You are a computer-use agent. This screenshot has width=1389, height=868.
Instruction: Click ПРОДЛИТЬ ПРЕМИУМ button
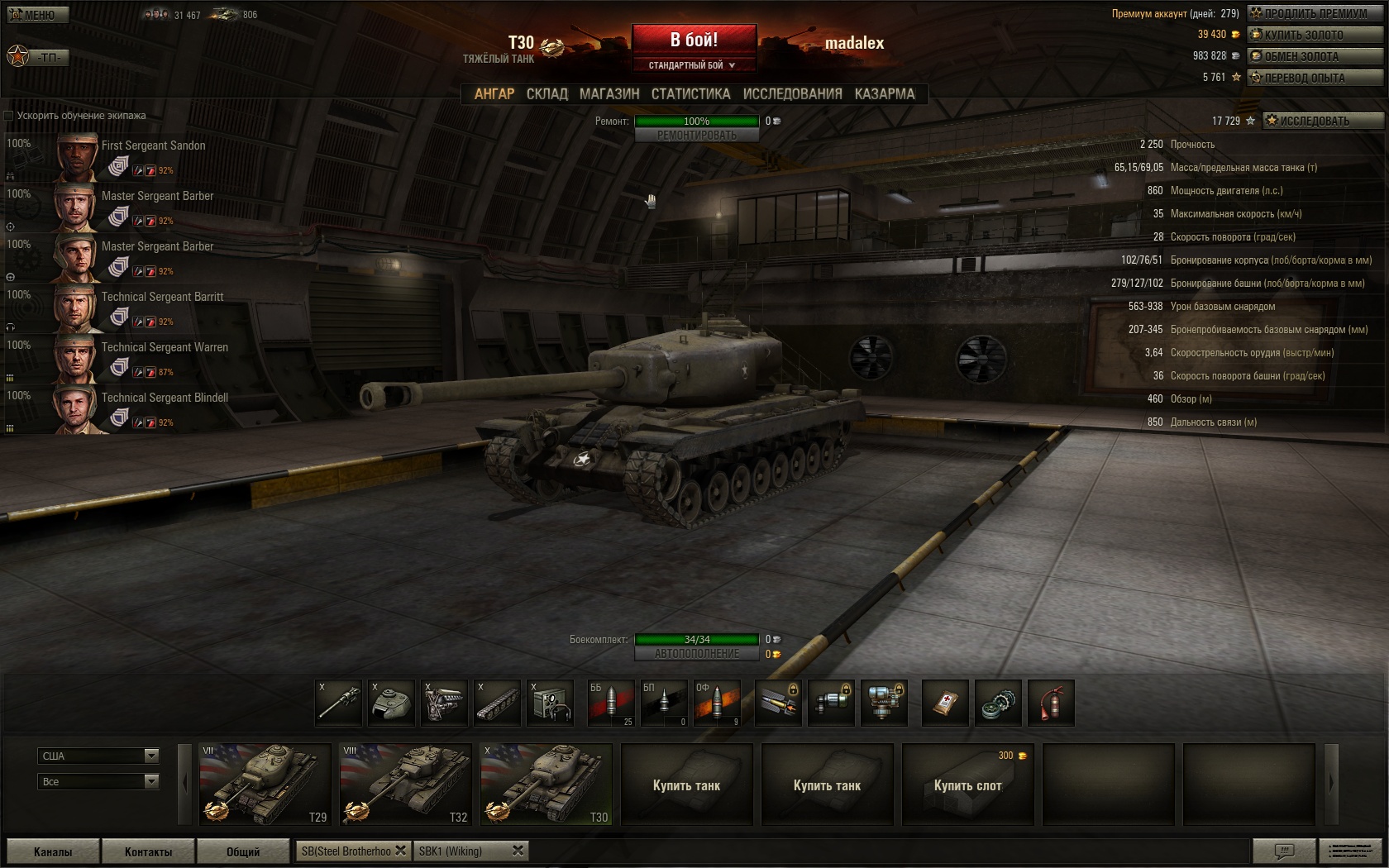pyautogui.click(x=1315, y=13)
